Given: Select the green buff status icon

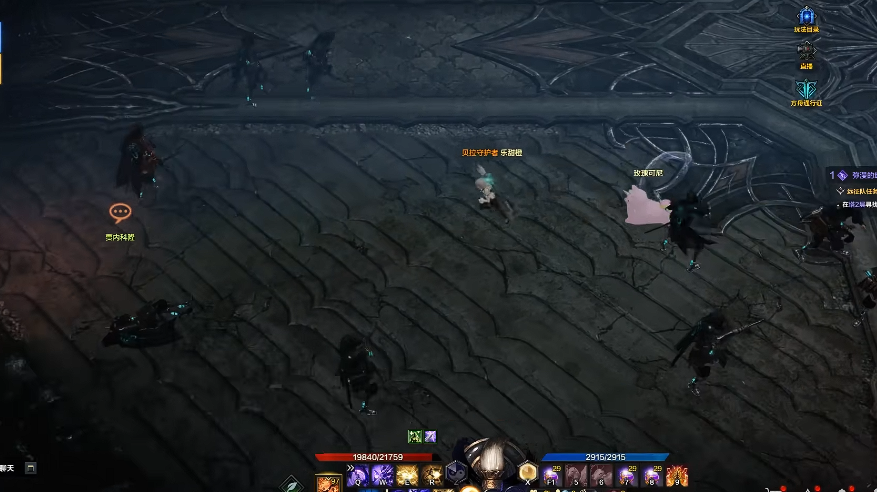Looking at the screenshot, I should [x=414, y=437].
